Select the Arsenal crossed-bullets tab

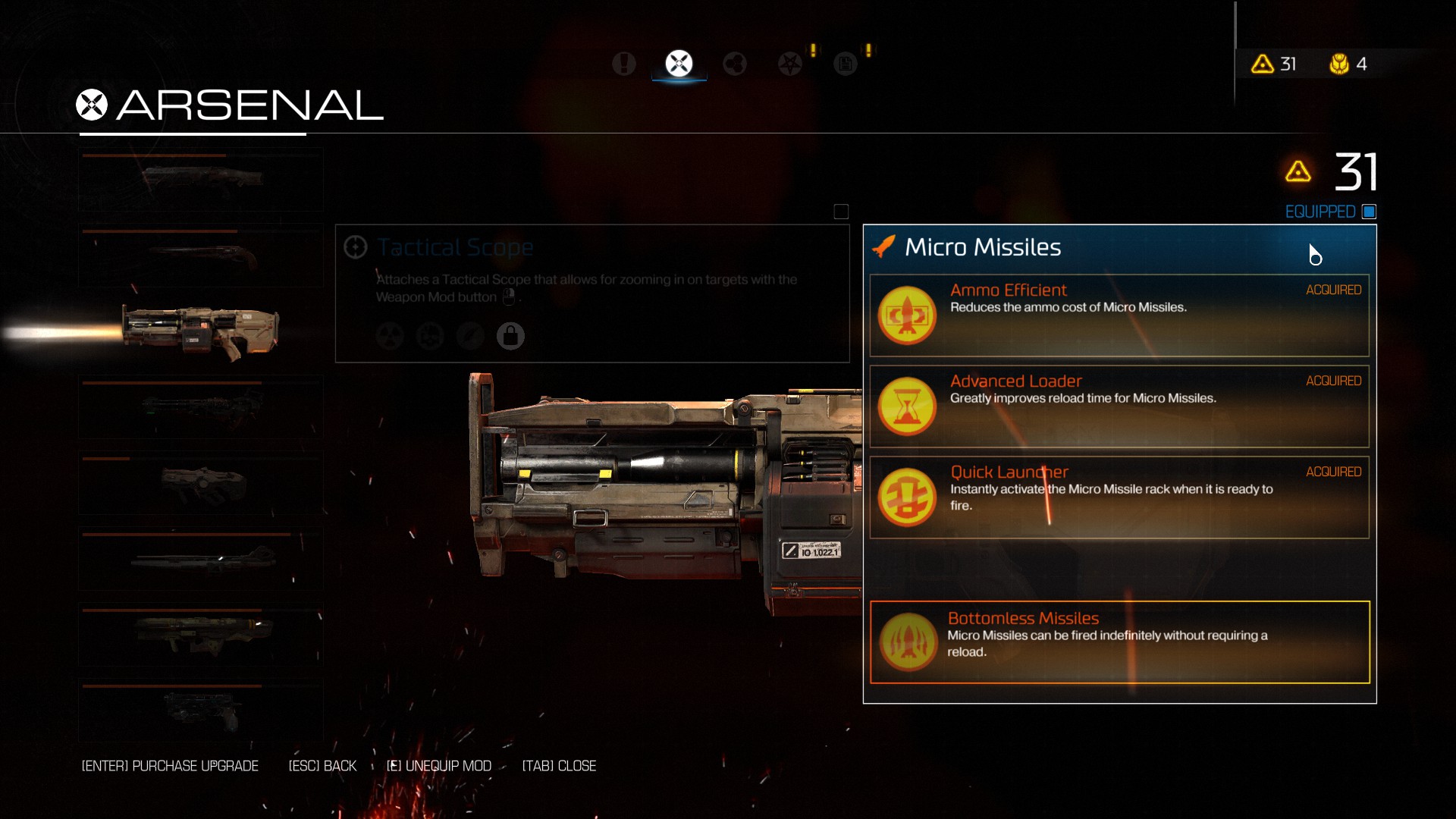(679, 64)
